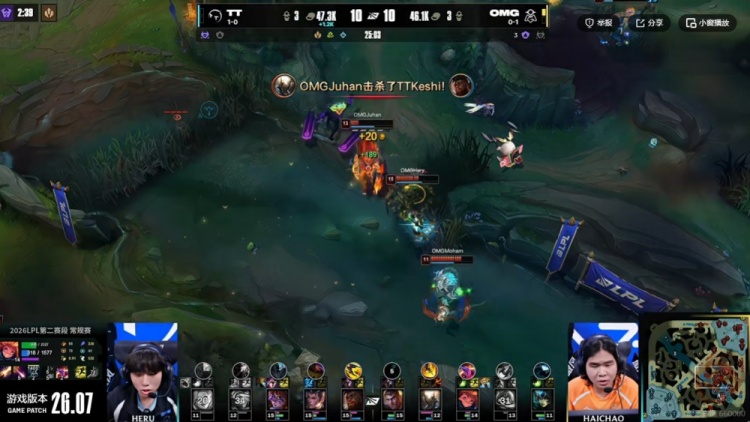
Task: Open mini-window playback with 小窗播放
Action: (707, 22)
